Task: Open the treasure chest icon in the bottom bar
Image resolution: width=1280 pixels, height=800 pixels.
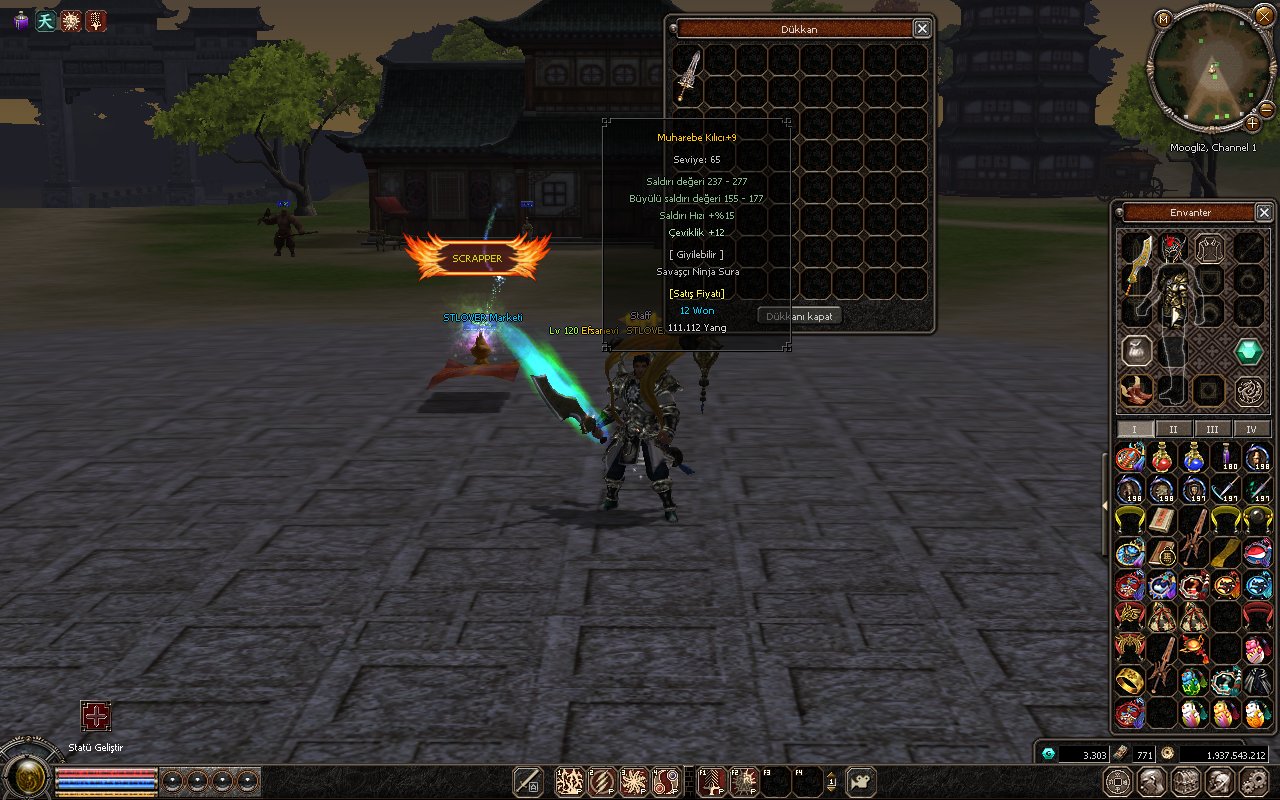Action: click(1186, 781)
